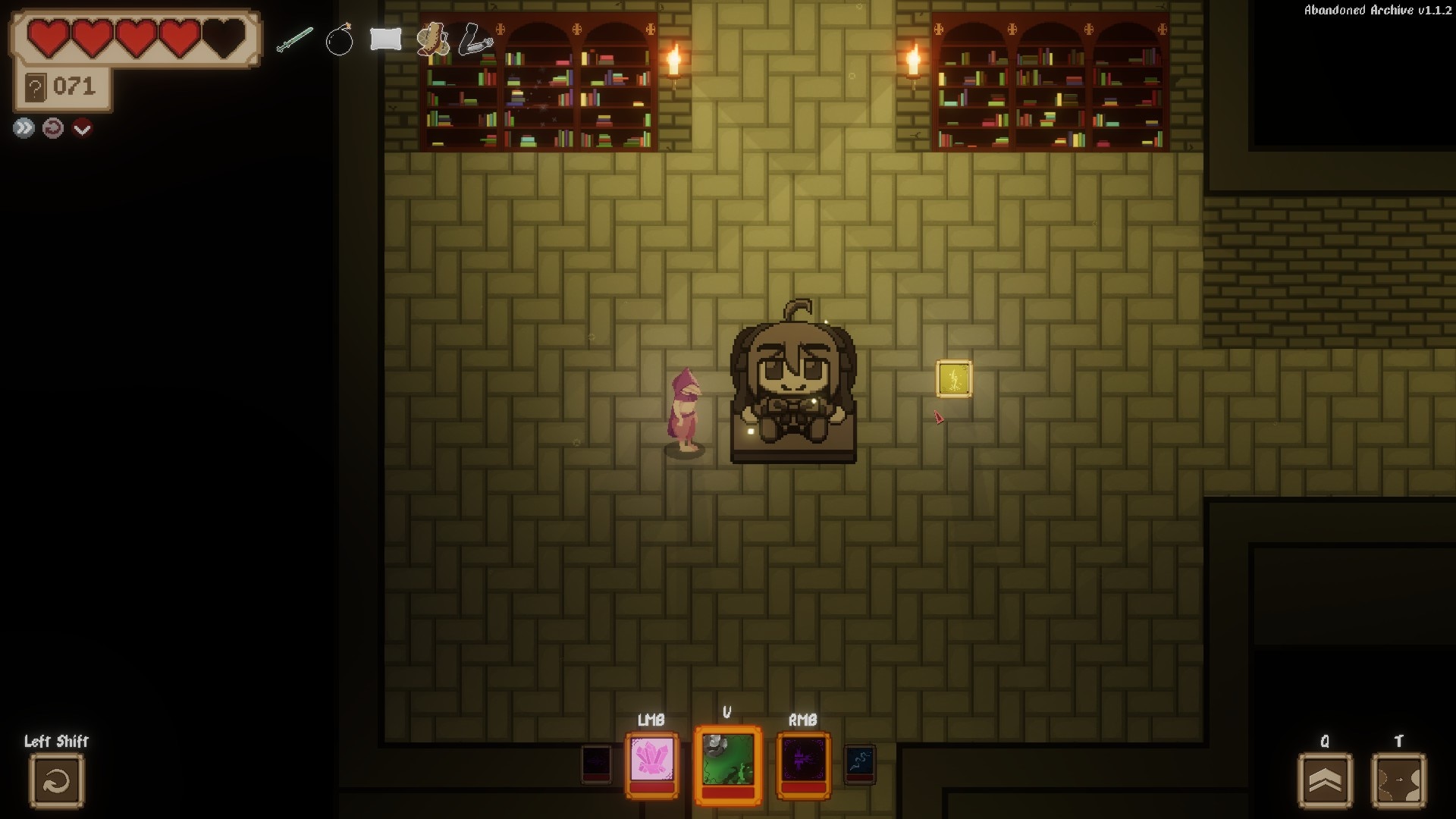Choose the green poison cloud spell card

[x=728, y=761]
